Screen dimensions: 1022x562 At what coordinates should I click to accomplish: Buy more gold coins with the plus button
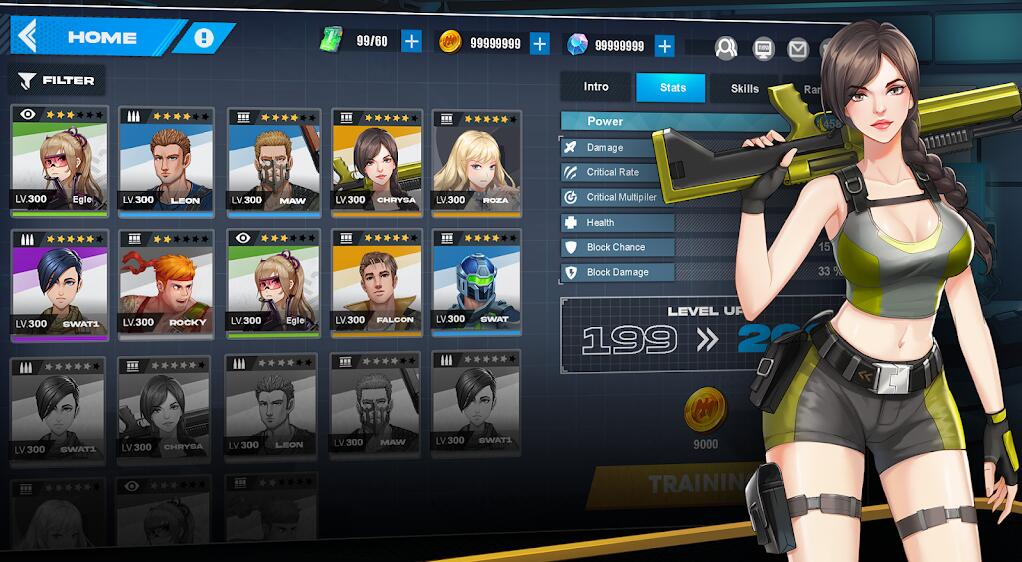pos(540,43)
